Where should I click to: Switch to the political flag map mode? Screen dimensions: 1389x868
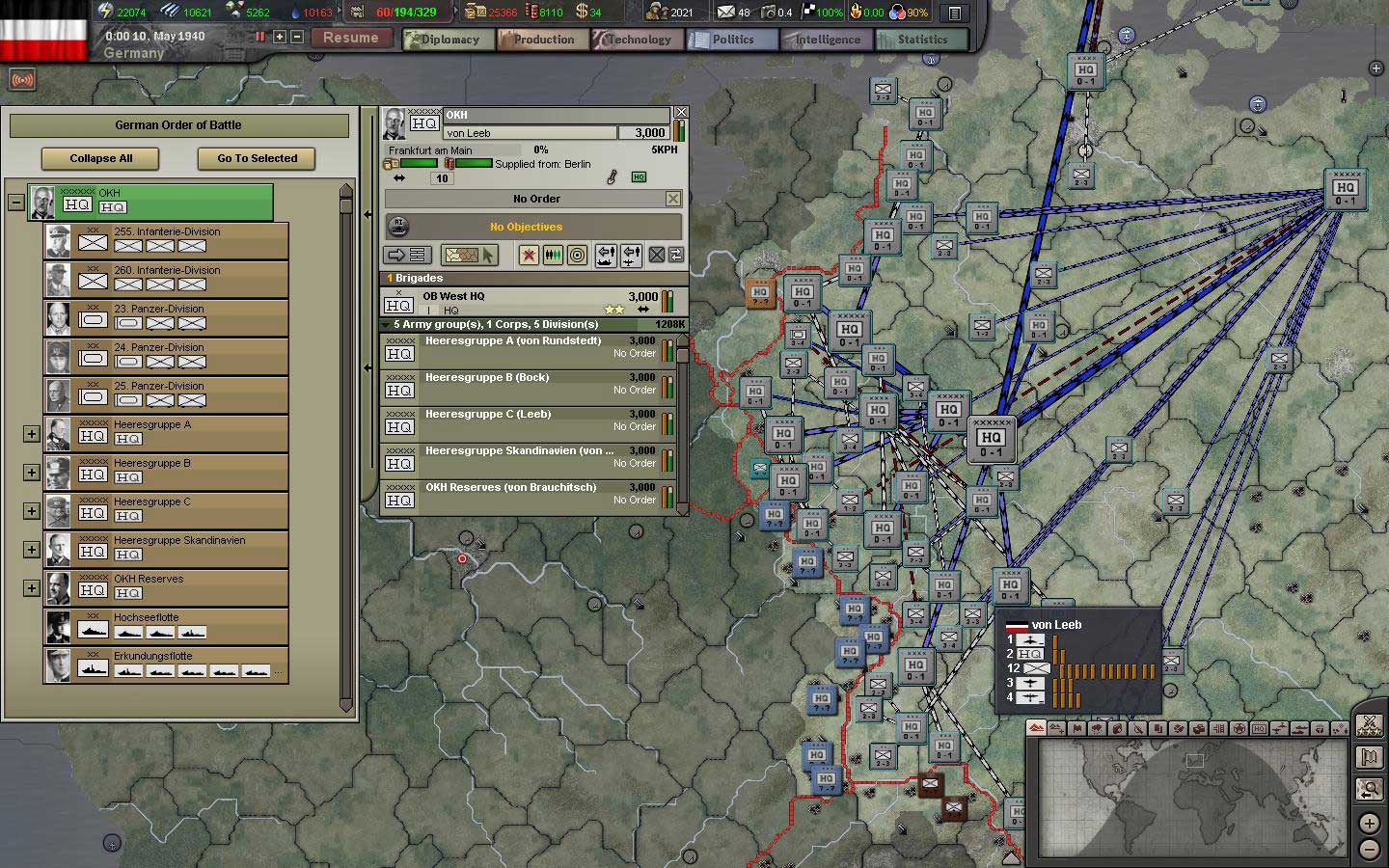1077,728
